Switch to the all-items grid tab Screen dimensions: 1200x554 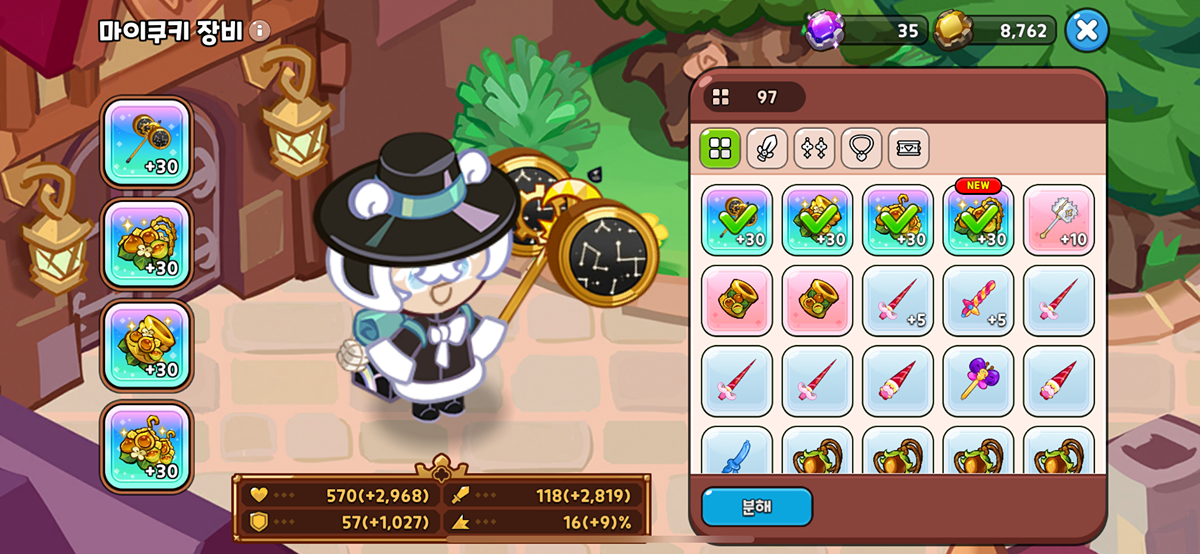(720, 148)
